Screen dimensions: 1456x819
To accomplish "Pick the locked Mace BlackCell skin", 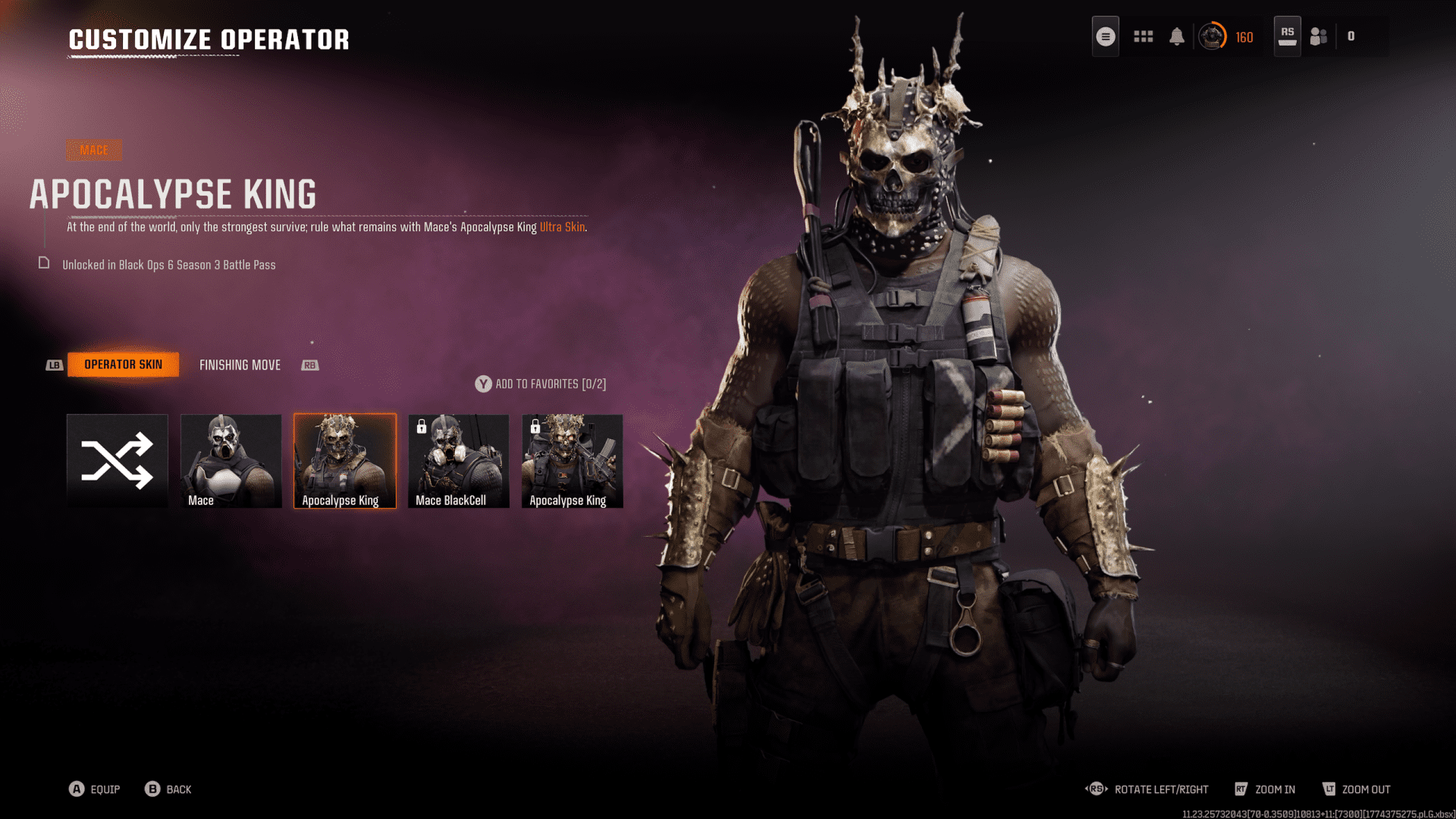I will pyautogui.click(x=459, y=460).
